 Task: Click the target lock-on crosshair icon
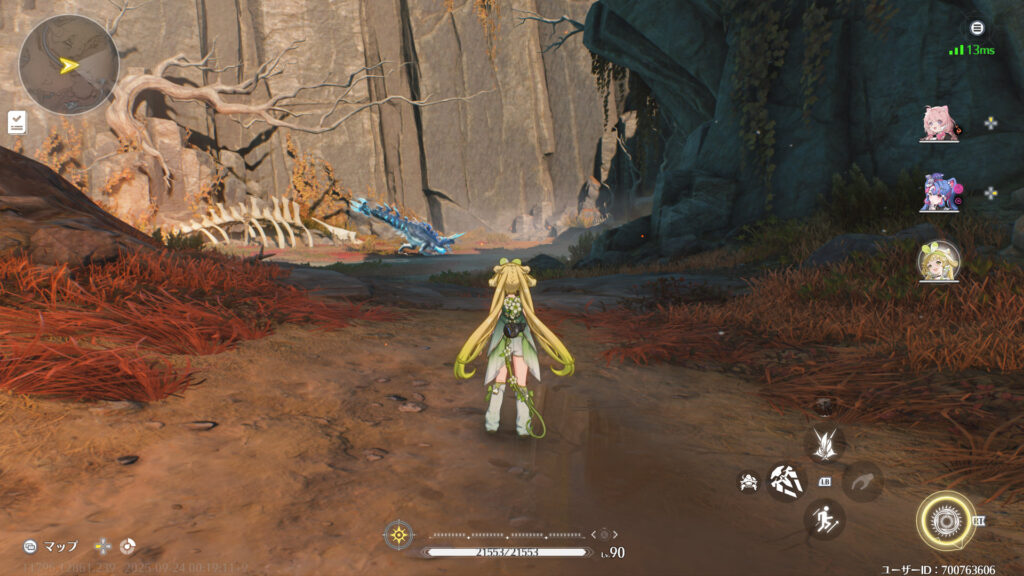tap(399, 534)
